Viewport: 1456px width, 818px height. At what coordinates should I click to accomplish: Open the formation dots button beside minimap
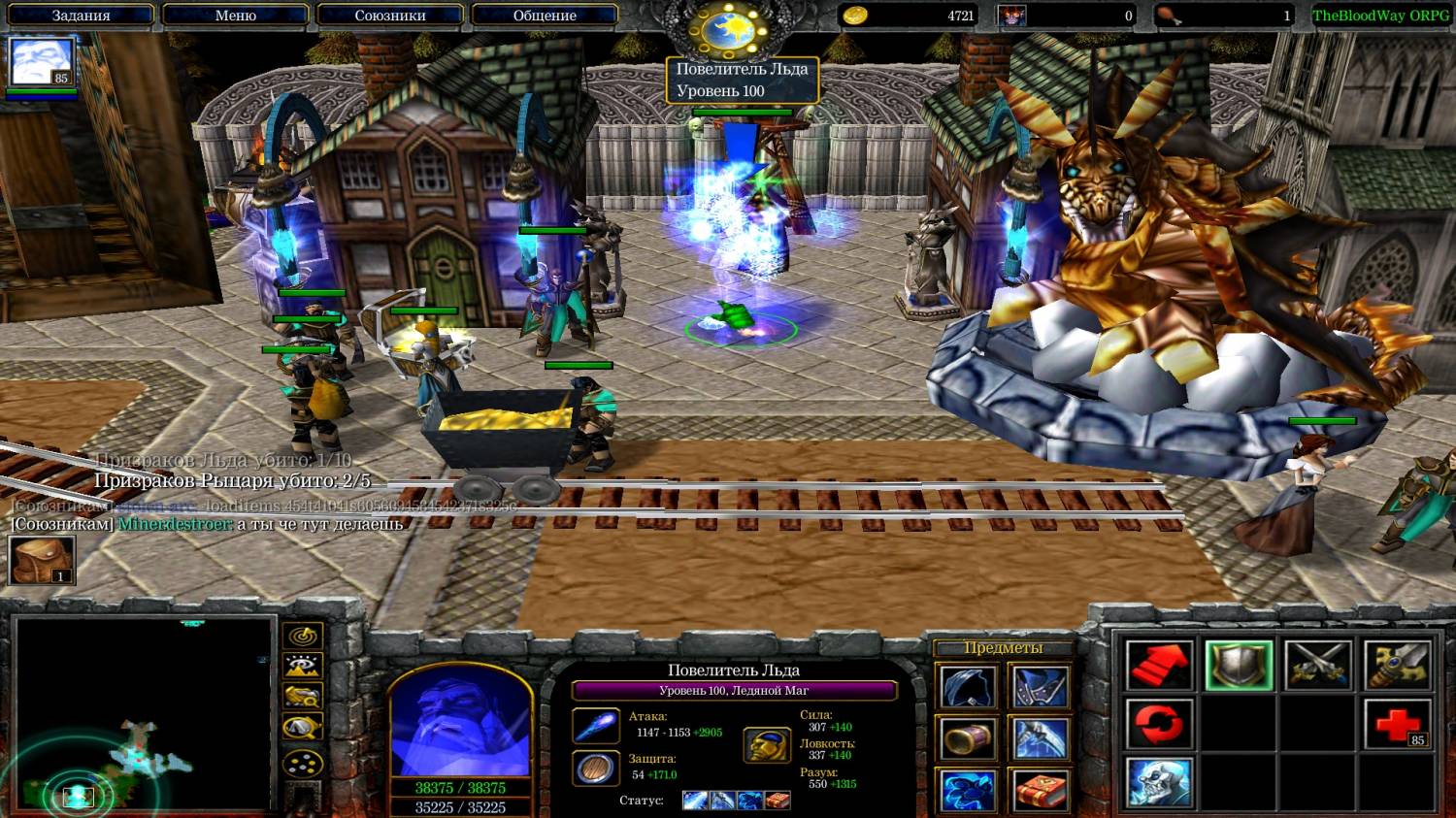303,763
